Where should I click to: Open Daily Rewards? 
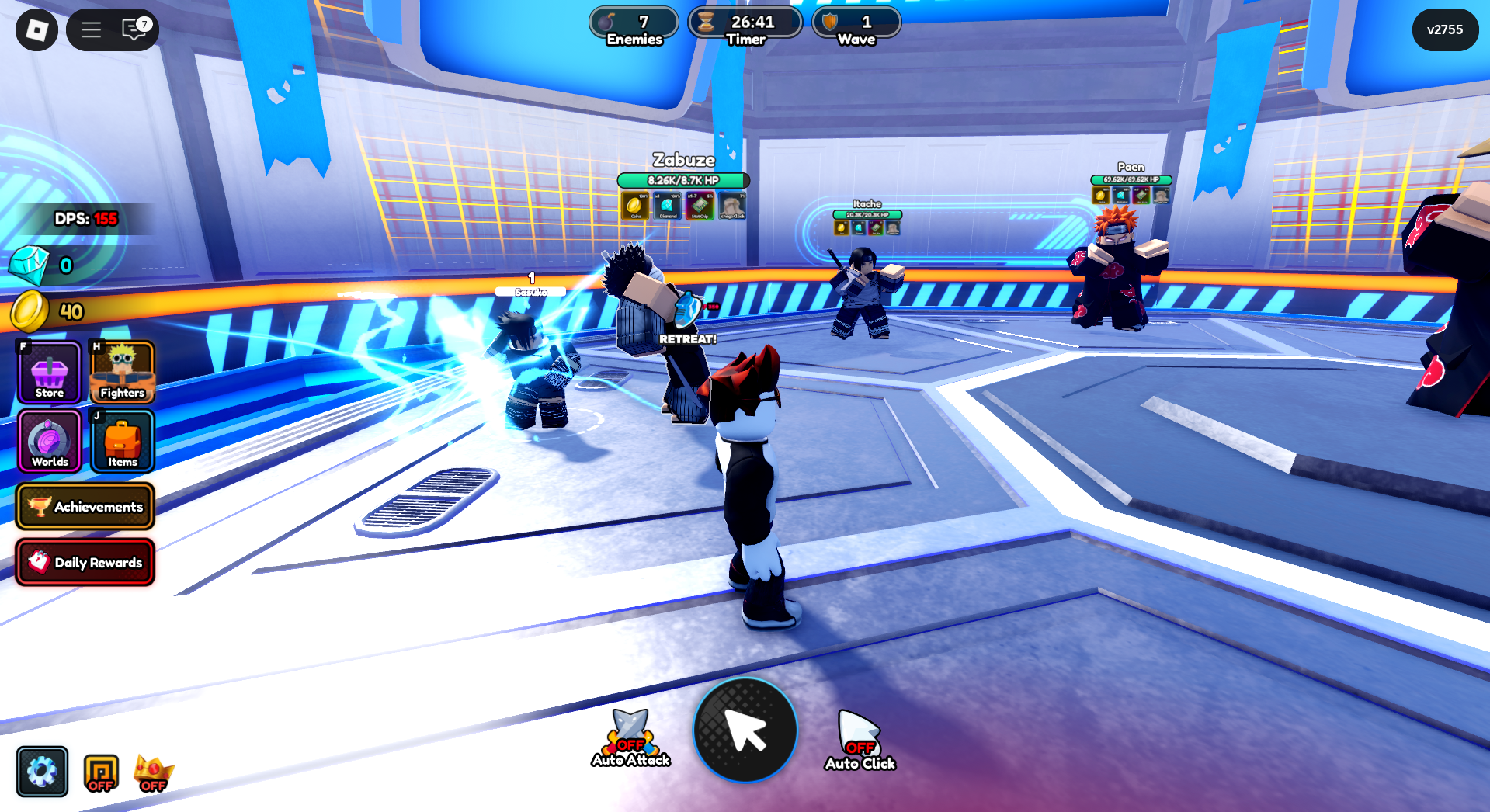coord(85,562)
